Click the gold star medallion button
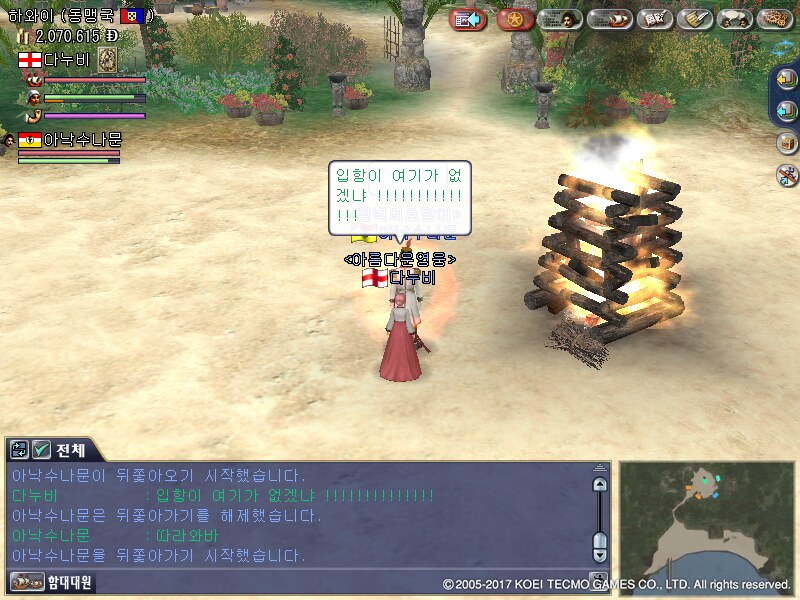The width and height of the screenshot is (800, 600). (514, 19)
